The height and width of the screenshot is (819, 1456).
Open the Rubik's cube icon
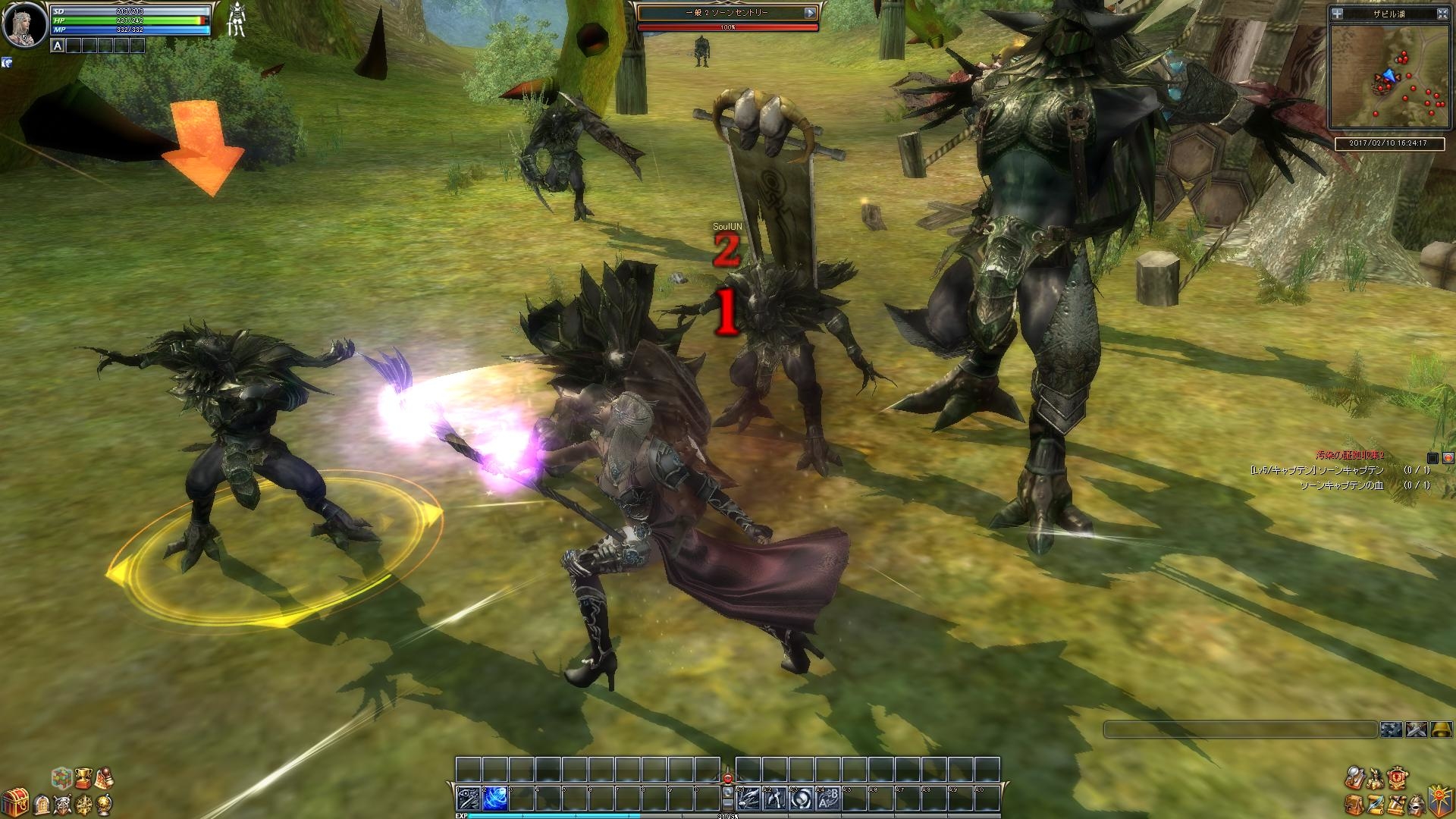tap(61, 777)
